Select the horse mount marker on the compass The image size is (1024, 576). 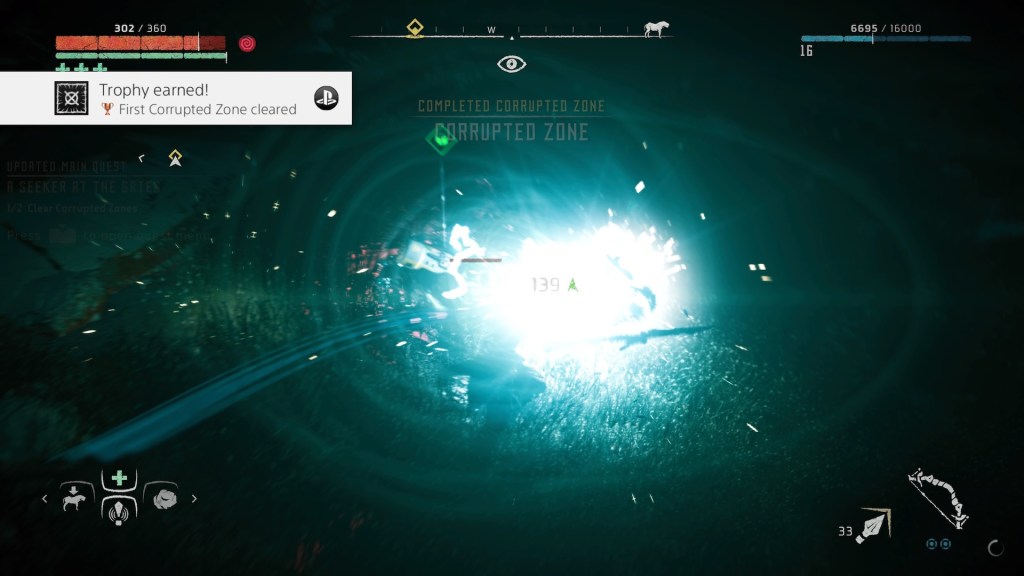[x=657, y=29]
